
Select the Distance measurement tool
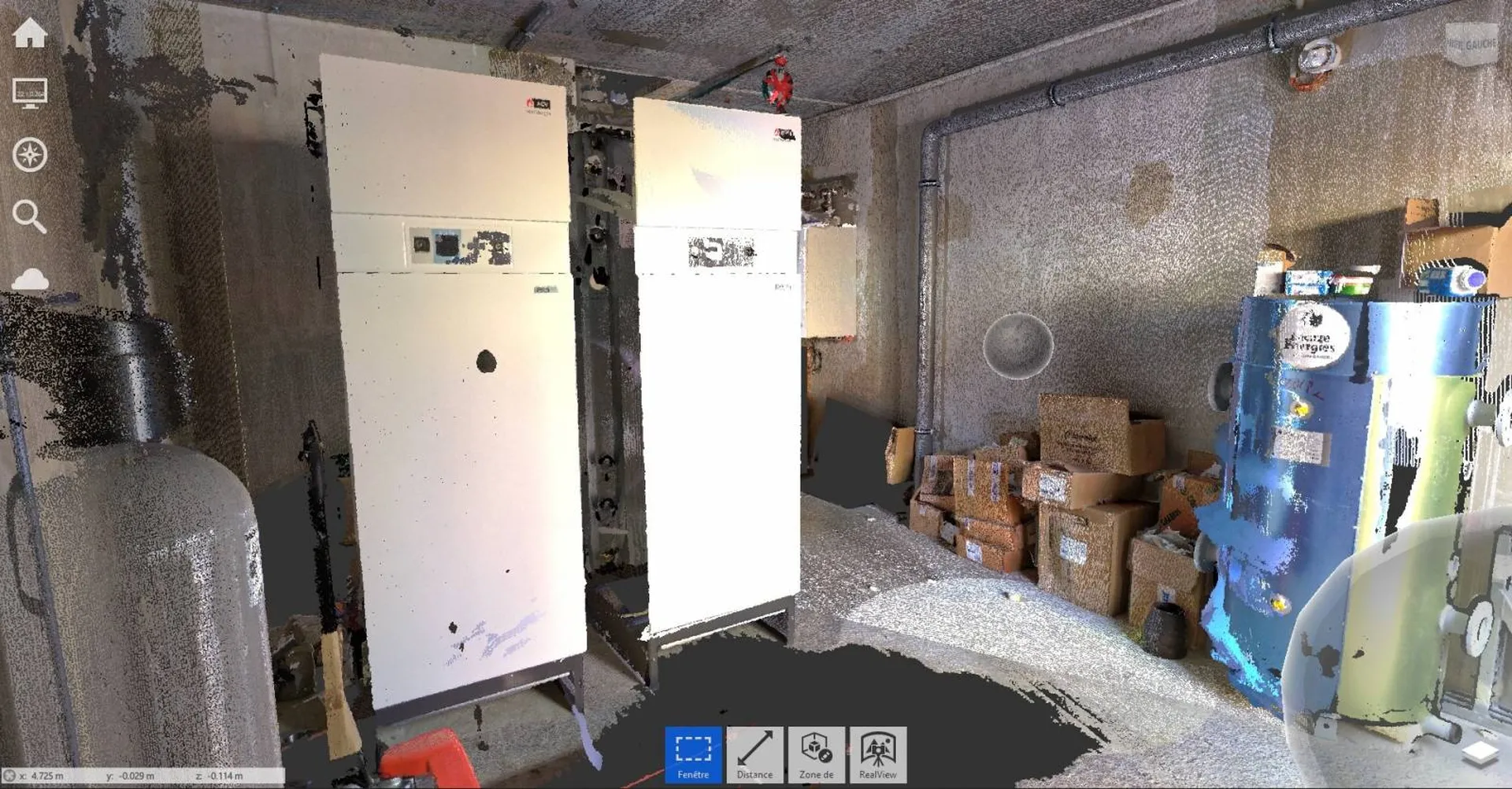754,754
